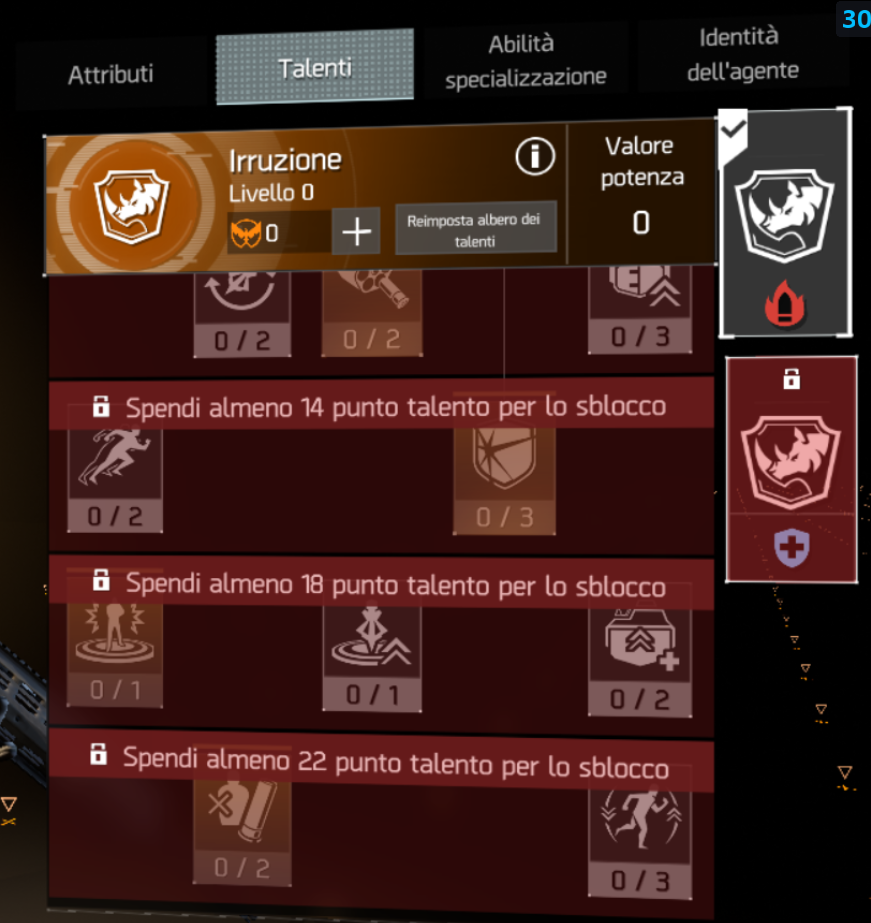The image size is (871, 923).
Task: Pick the crossed-out shell ammo talent
Action: pyautogui.click(x=242, y=825)
